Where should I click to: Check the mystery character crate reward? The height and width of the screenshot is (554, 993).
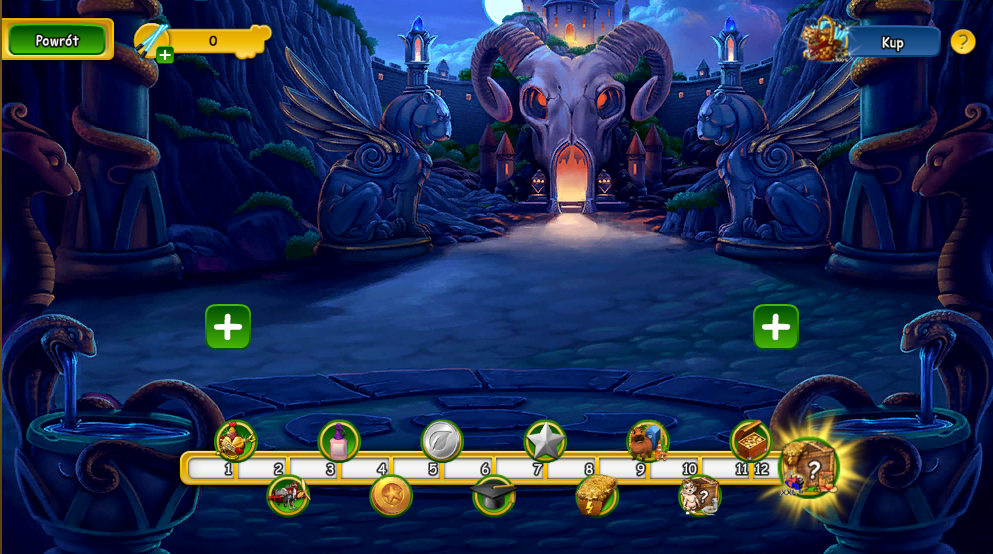[699, 495]
